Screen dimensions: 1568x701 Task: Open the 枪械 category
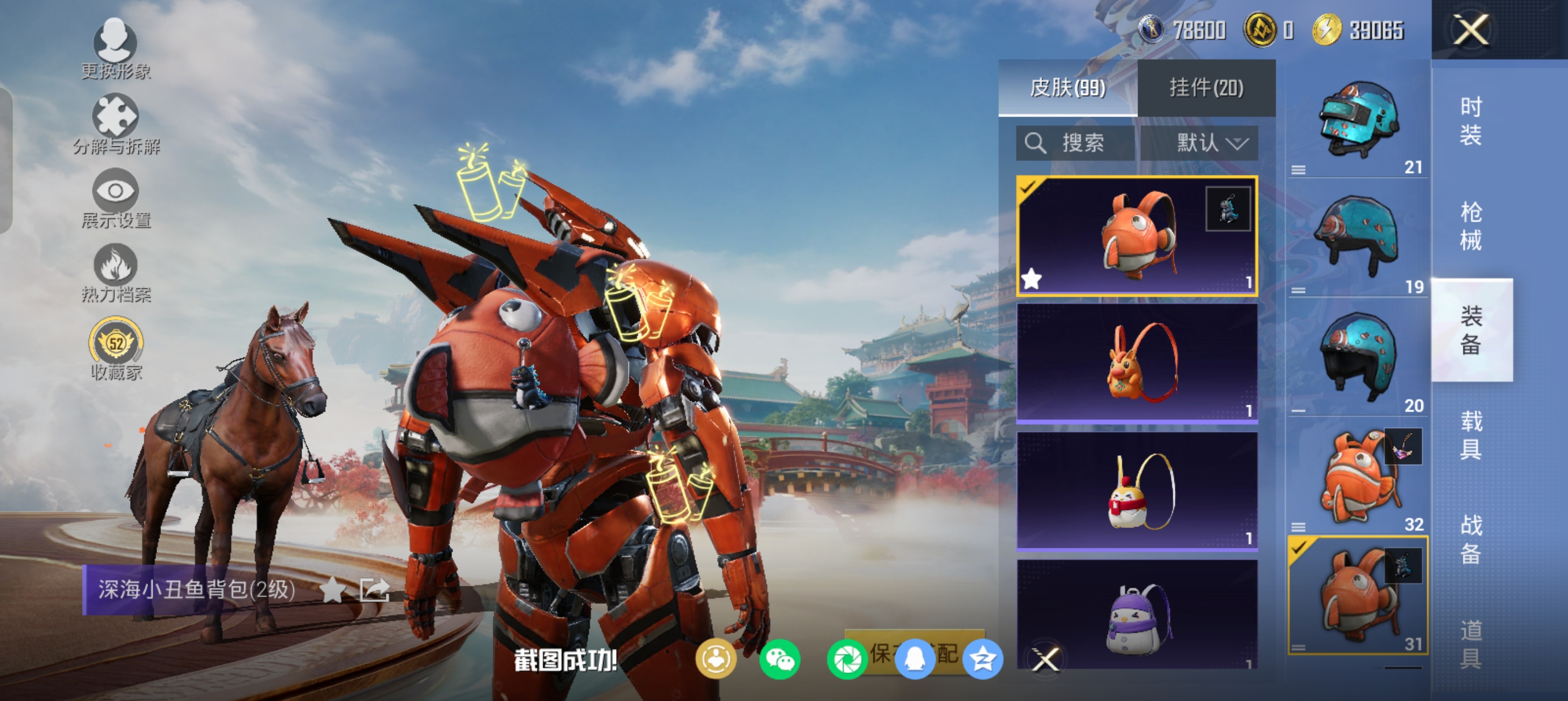click(x=1471, y=226)
